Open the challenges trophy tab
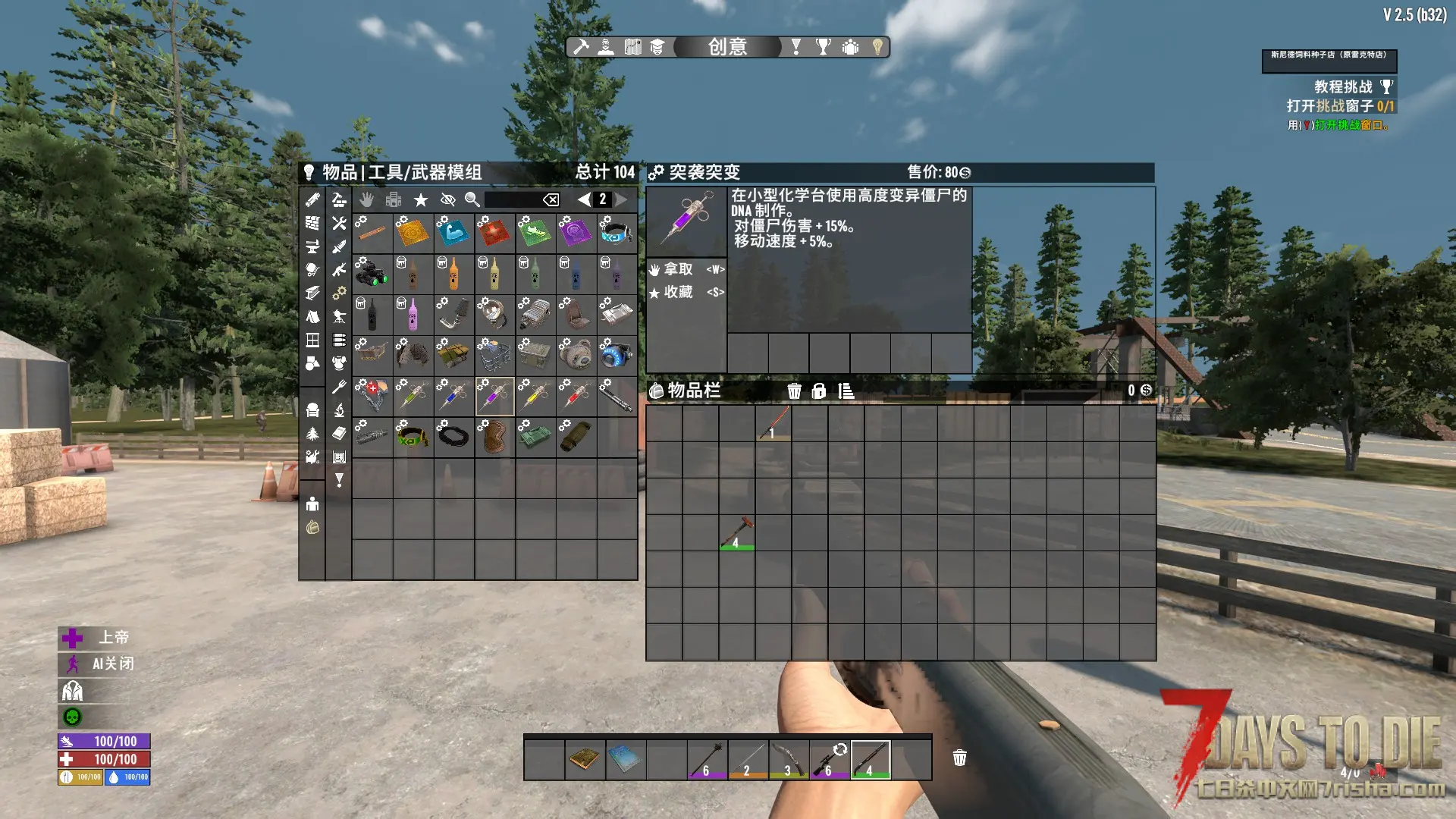Image resolution: width=1456 pixels, height=819 pixels. [x=823, y=47]
